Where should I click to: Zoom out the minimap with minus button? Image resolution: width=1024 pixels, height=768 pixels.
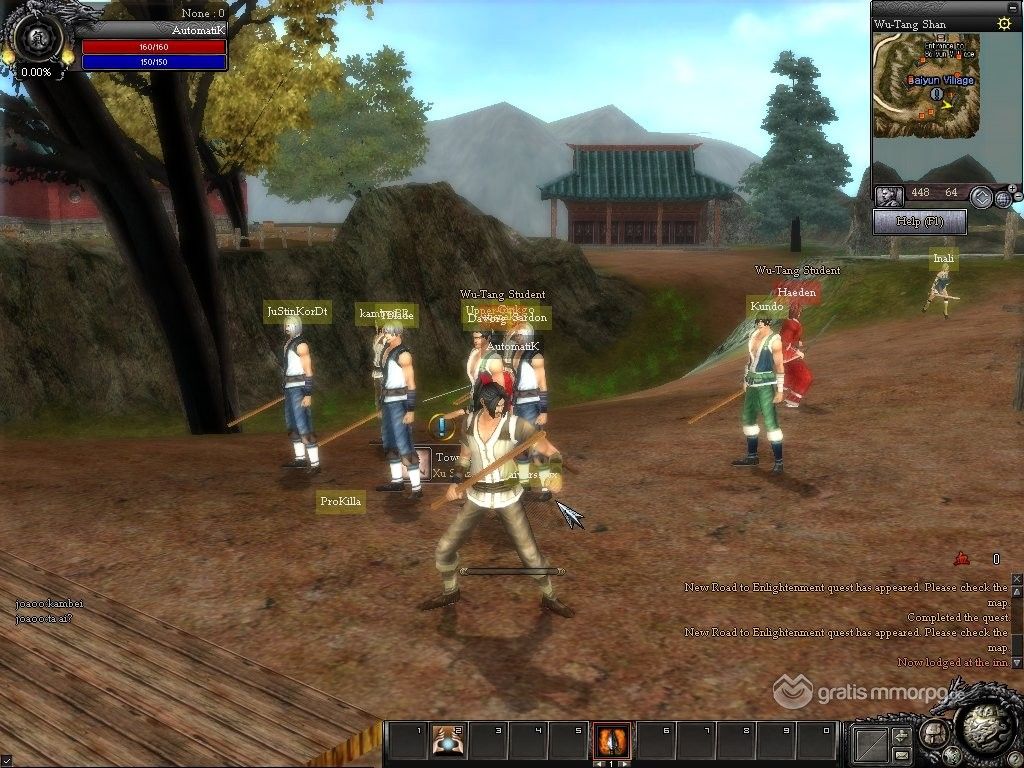tap(1017, 199)
